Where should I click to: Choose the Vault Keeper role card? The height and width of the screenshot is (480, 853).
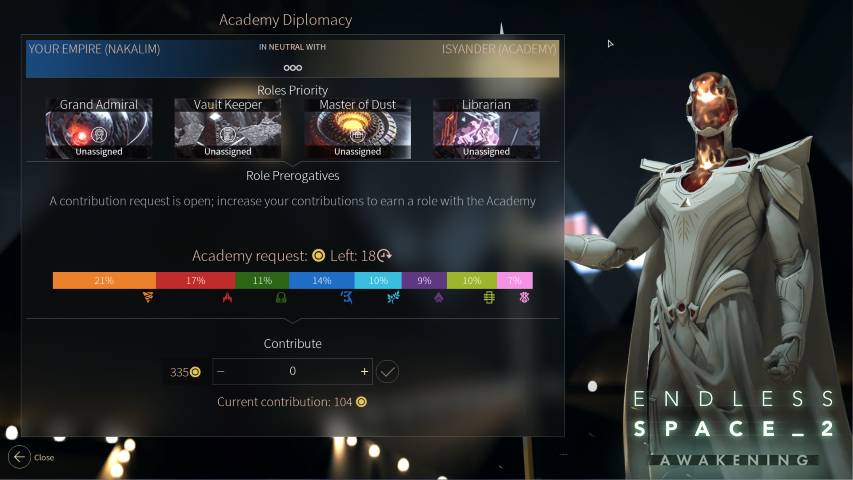[x=228, y=130]
